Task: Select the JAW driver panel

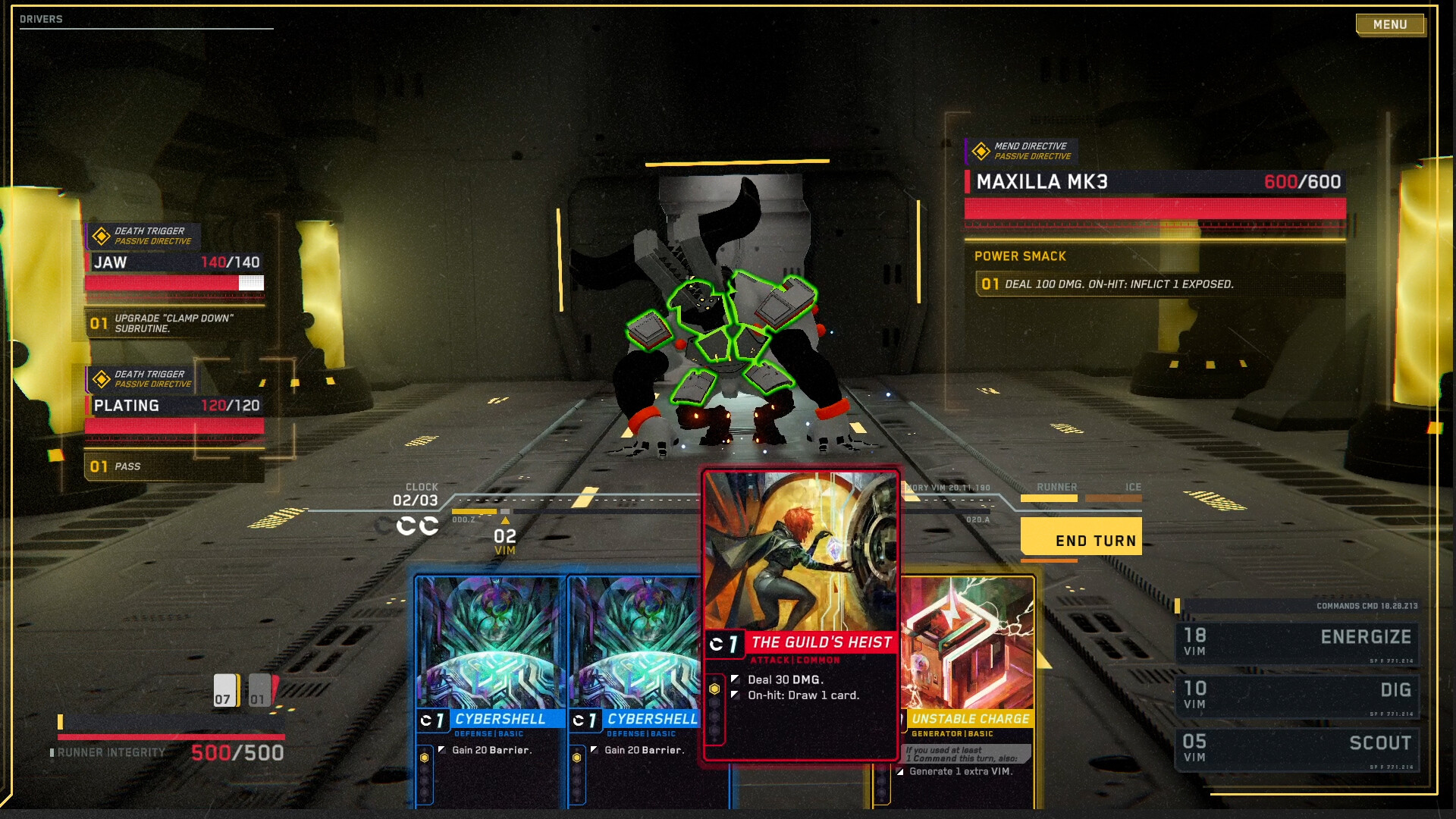Action: (x=175, y=262)
